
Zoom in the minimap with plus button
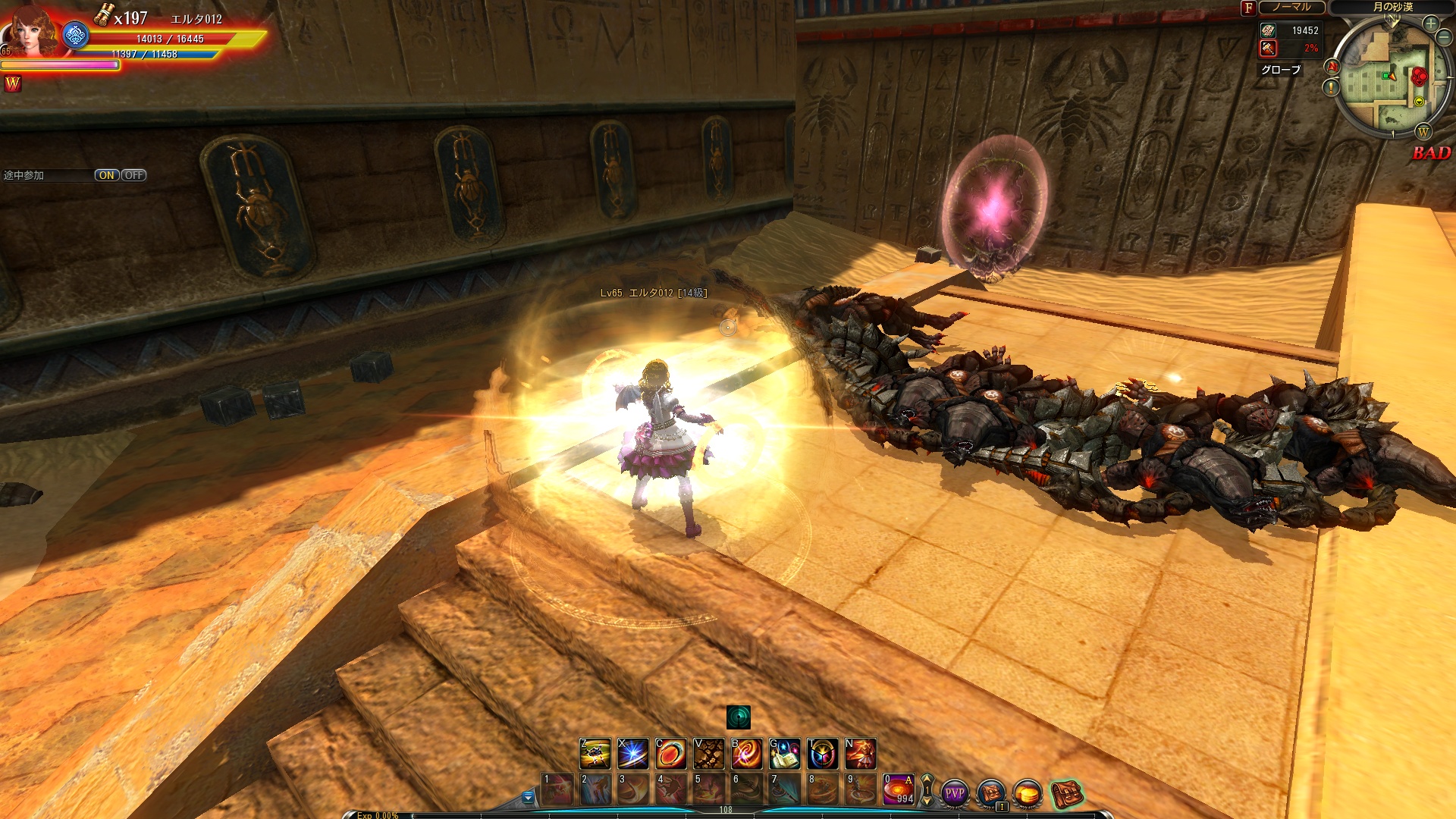pos(1431,24)
